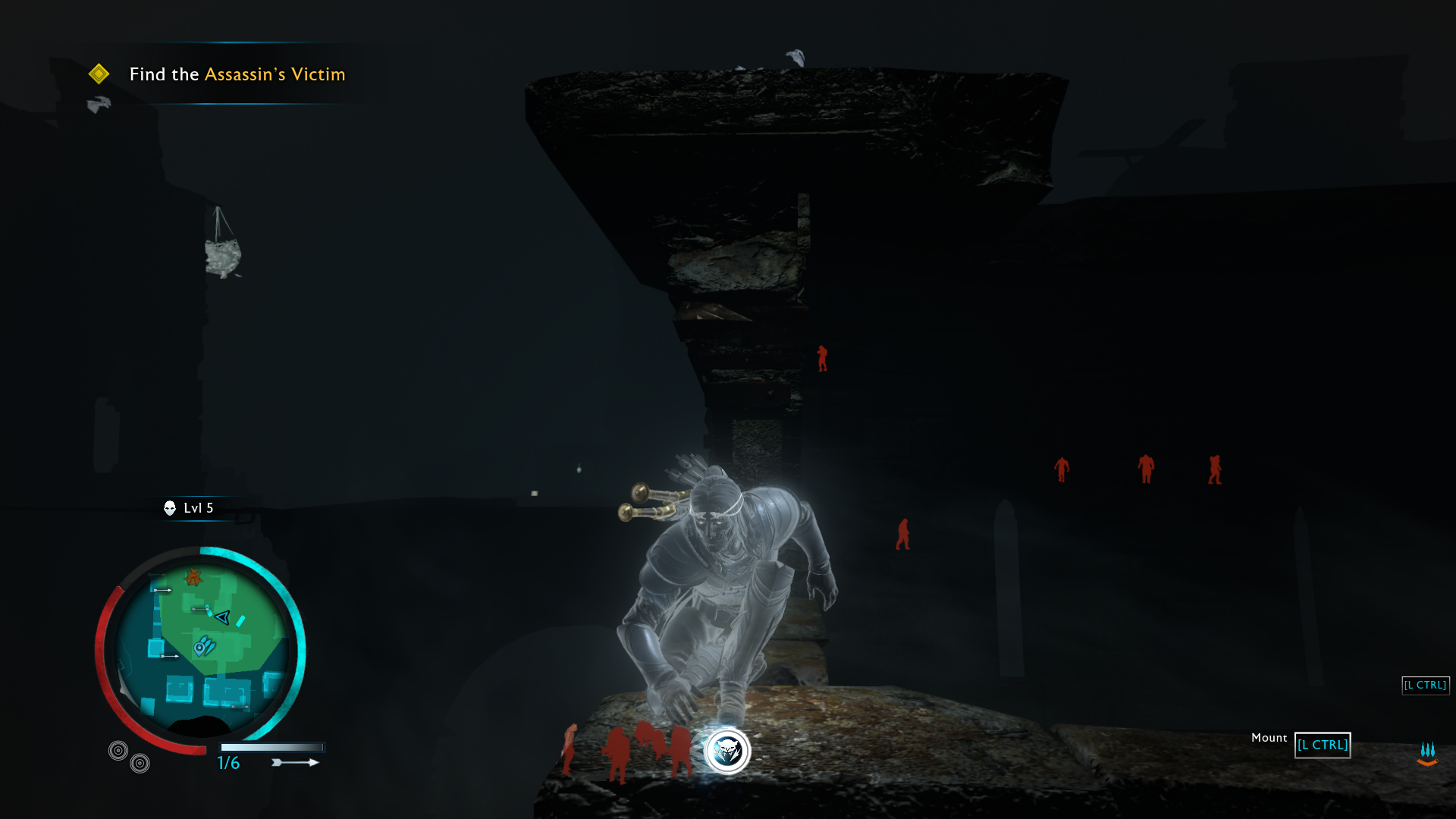Click the blue player arrow on minimap
The image size is (1456, 819).
pos(222,617)
